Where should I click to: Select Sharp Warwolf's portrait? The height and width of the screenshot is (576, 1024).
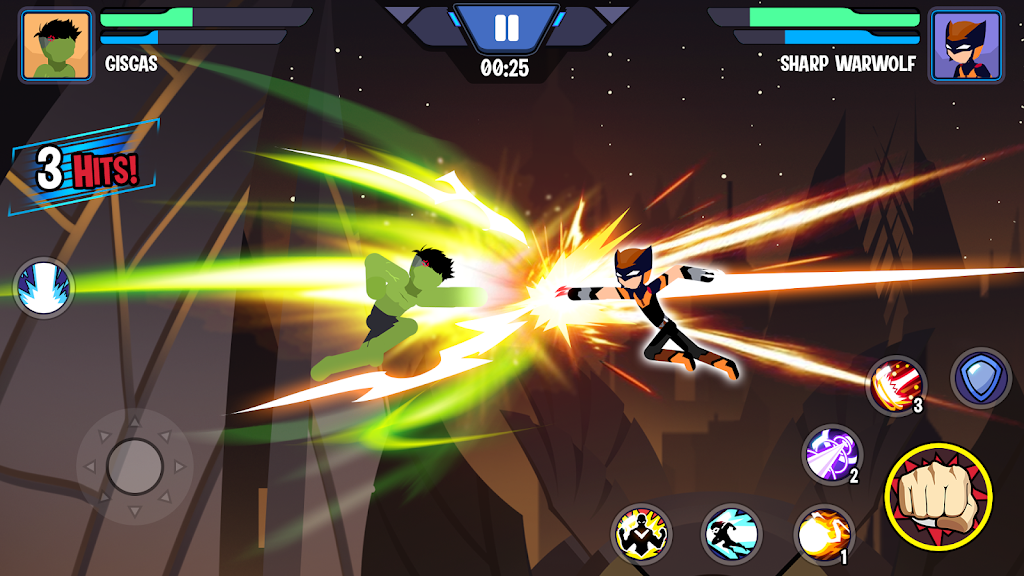[x=965, y=45]
